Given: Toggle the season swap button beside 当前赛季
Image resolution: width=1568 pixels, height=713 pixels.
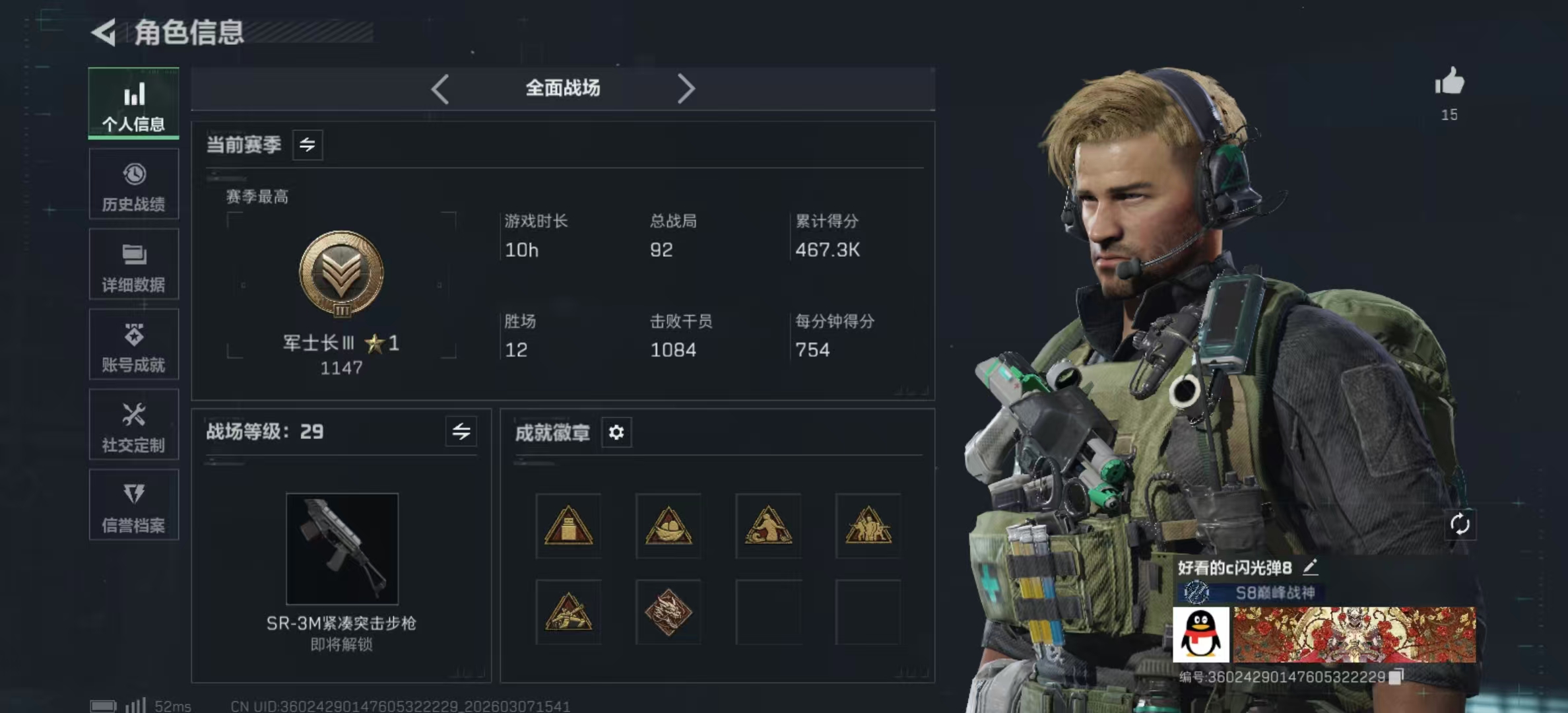Looking at the screenshot, I should coord(308,145).
